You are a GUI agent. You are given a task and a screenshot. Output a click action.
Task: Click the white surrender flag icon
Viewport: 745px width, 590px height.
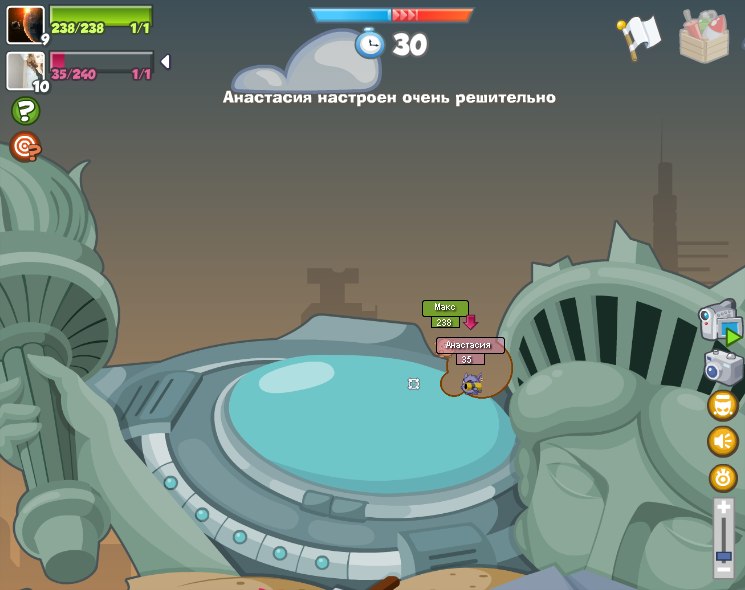point(639,36)
